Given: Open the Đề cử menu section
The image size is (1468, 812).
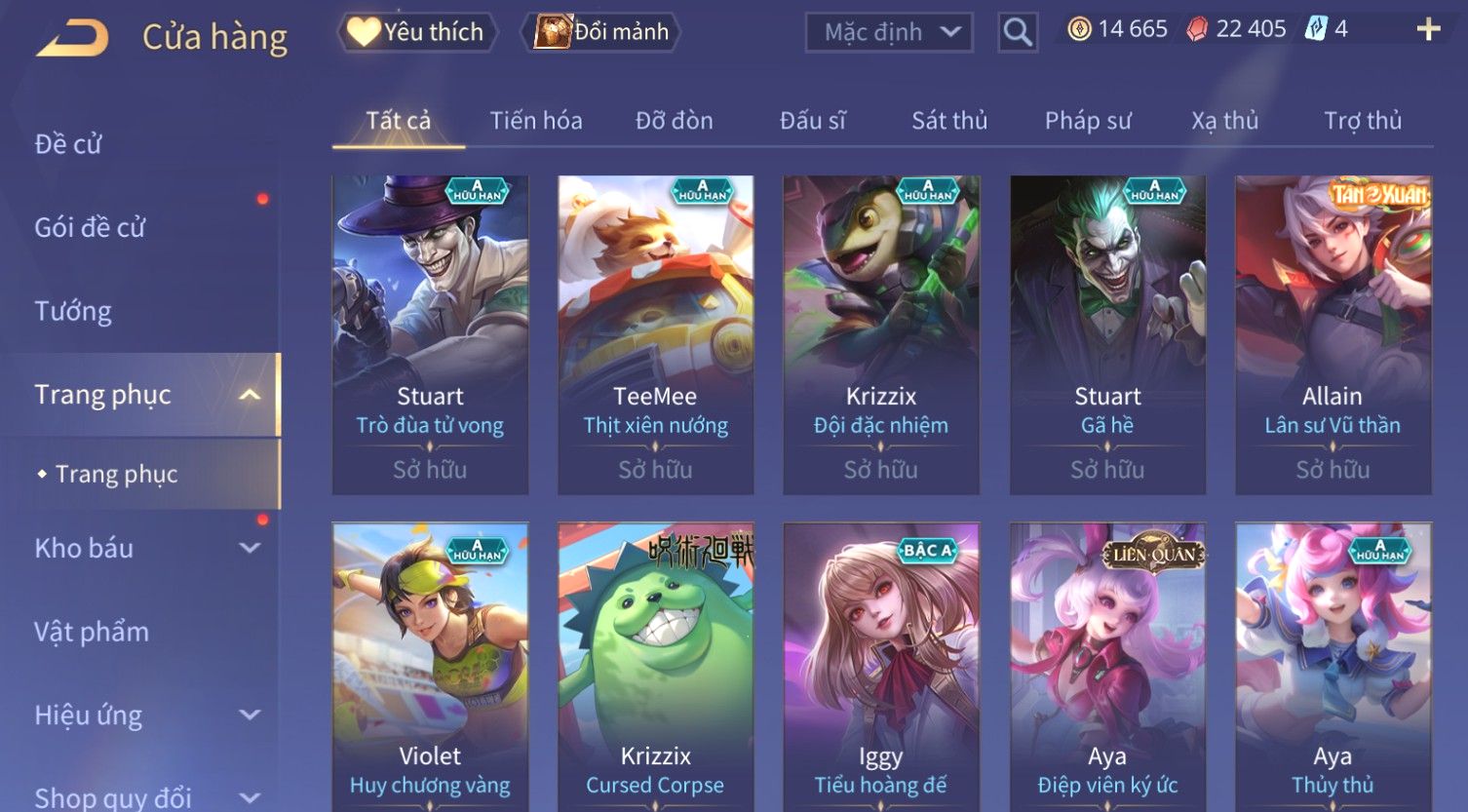Looking at the screenshot, I should point(68,144).
